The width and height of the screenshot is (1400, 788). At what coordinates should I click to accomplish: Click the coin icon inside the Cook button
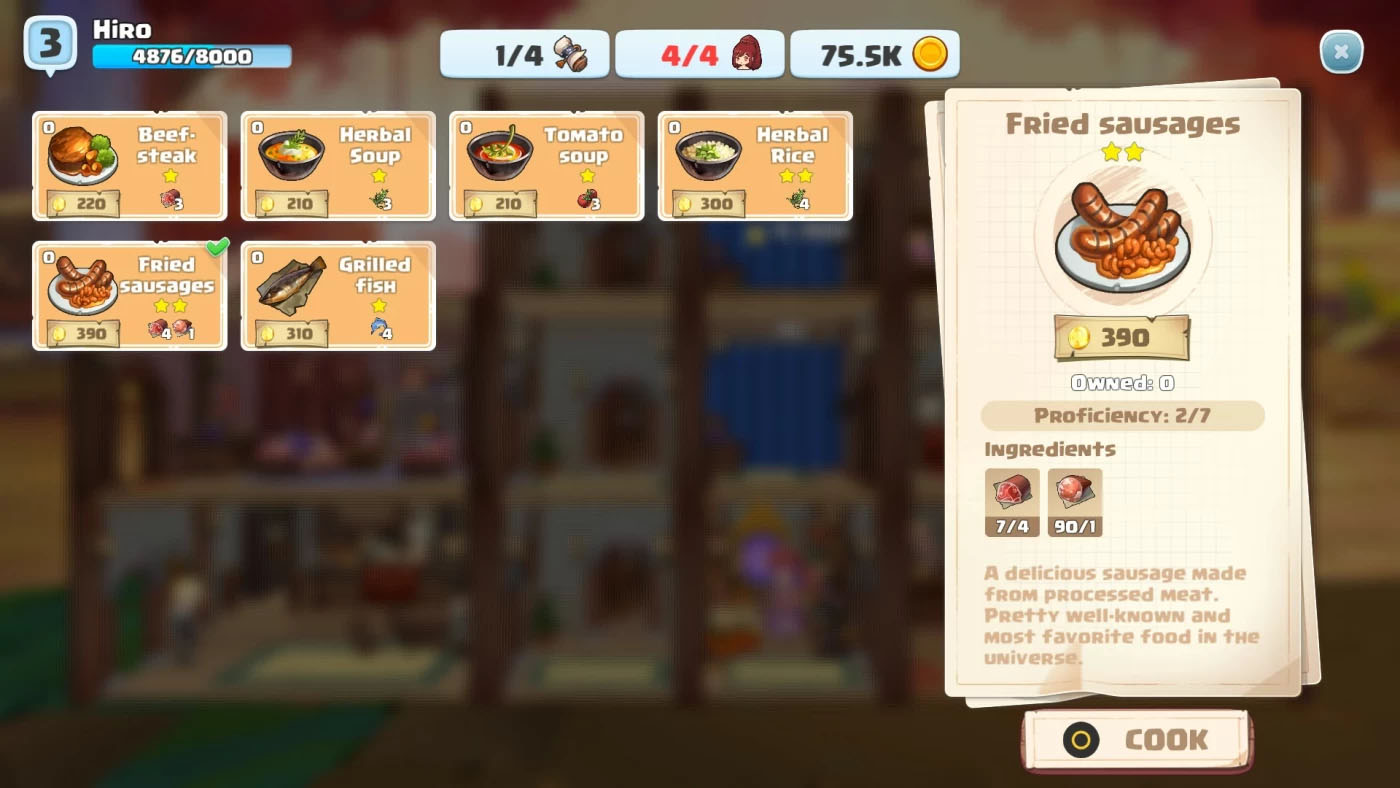coord(1079,740)
